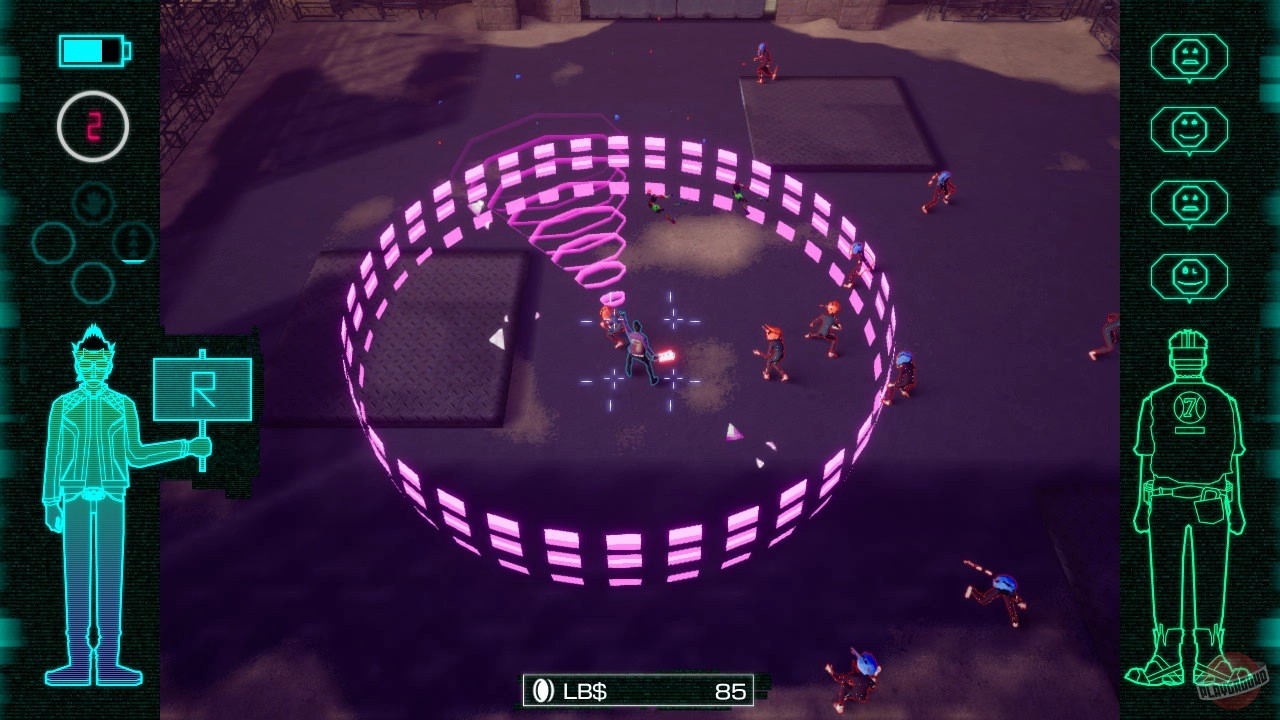Screen dimensions: 1280x720
Task: Click the cyan battery fill level bar
Action: coord(85,50)
